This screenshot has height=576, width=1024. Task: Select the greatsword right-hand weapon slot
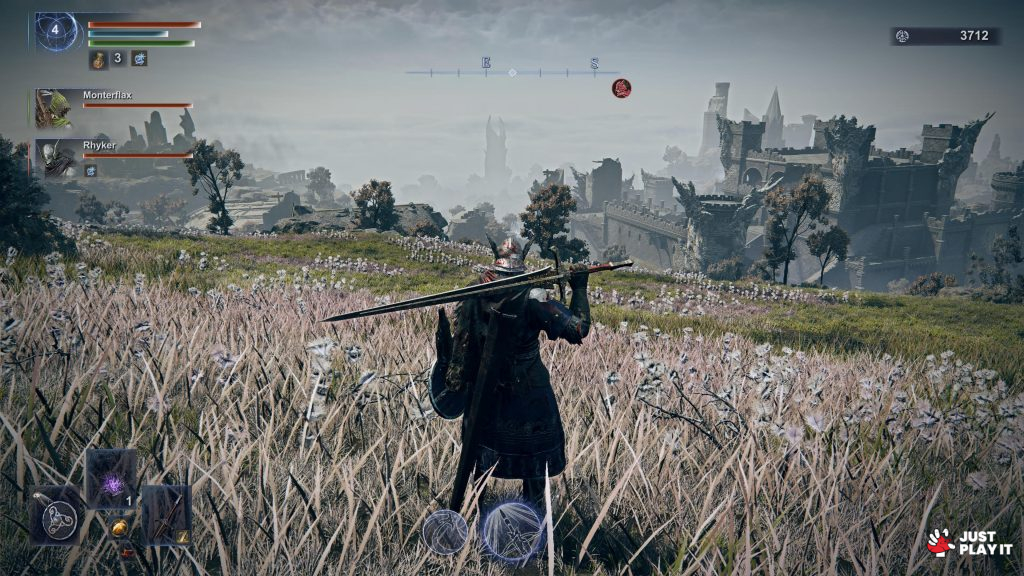[166, 515]
